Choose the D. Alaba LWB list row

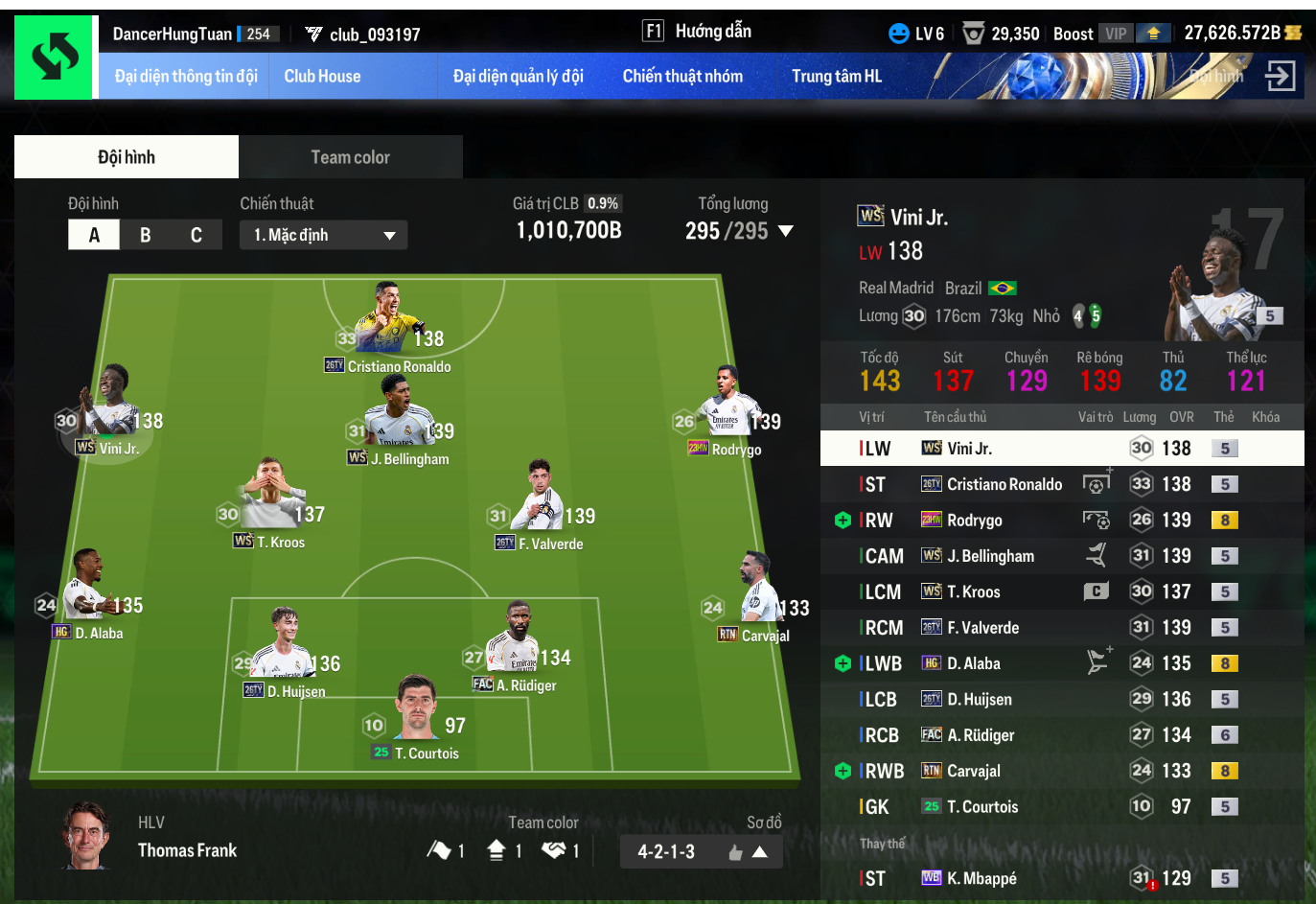pos(1054,663)
